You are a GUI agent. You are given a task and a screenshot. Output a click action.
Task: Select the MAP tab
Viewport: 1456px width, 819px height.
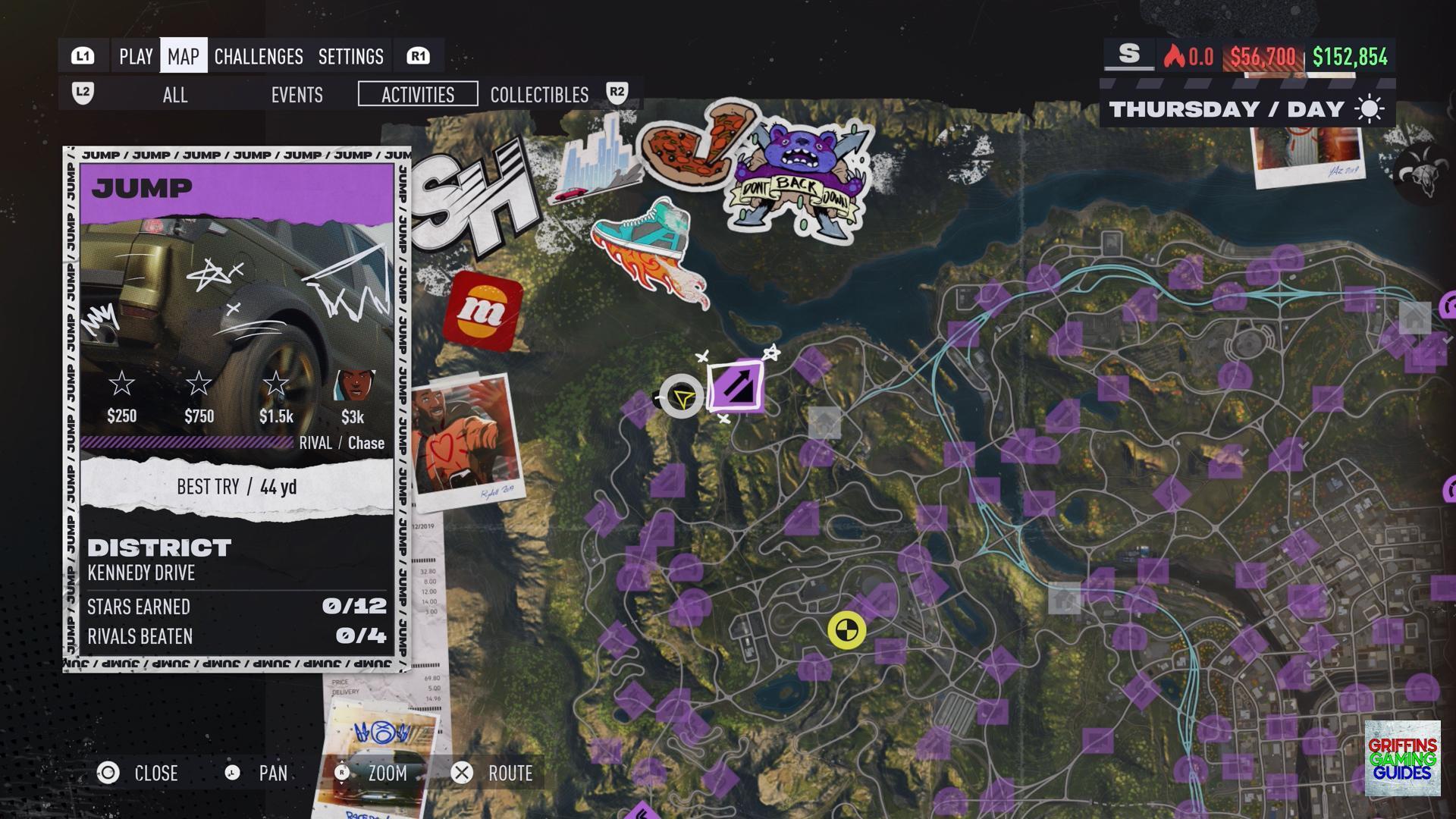tap(184, 56)
